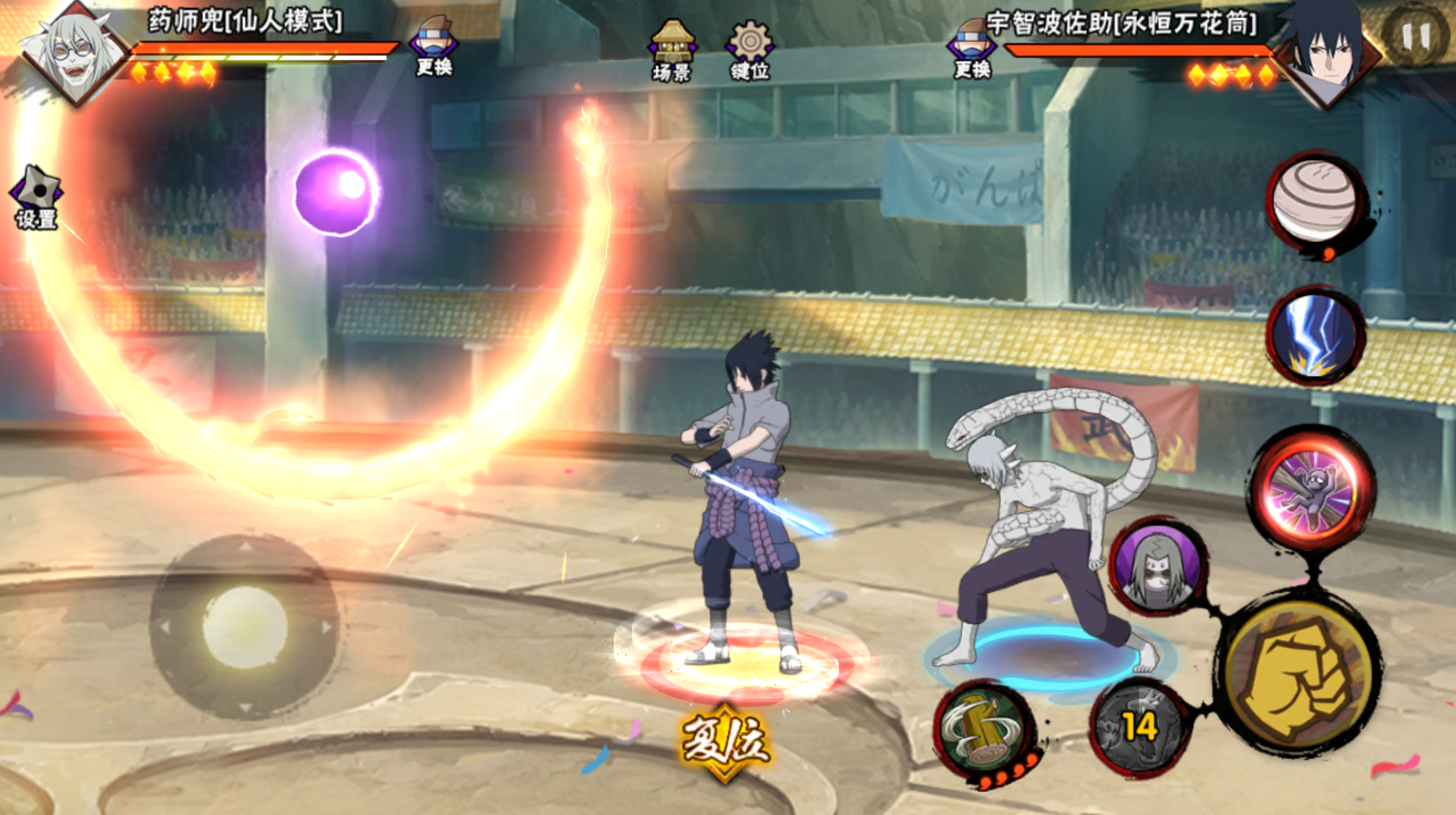The width and height of the screenshot is (1456, 815).
Task: Pause the match
Action: point(1415,35)
